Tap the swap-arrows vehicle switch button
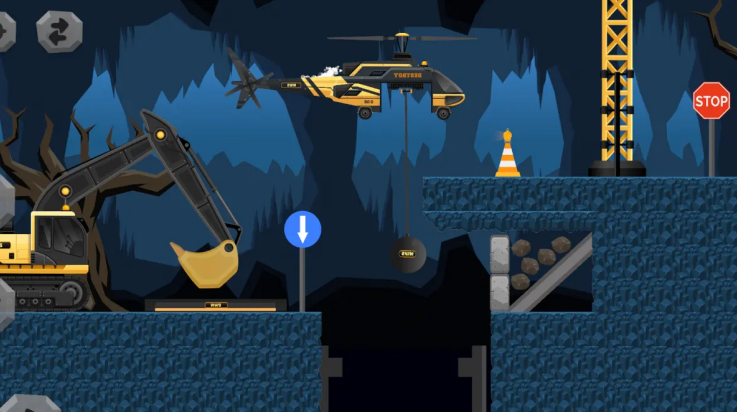This screenshot has height=412, width=737. tap(59, 31)
